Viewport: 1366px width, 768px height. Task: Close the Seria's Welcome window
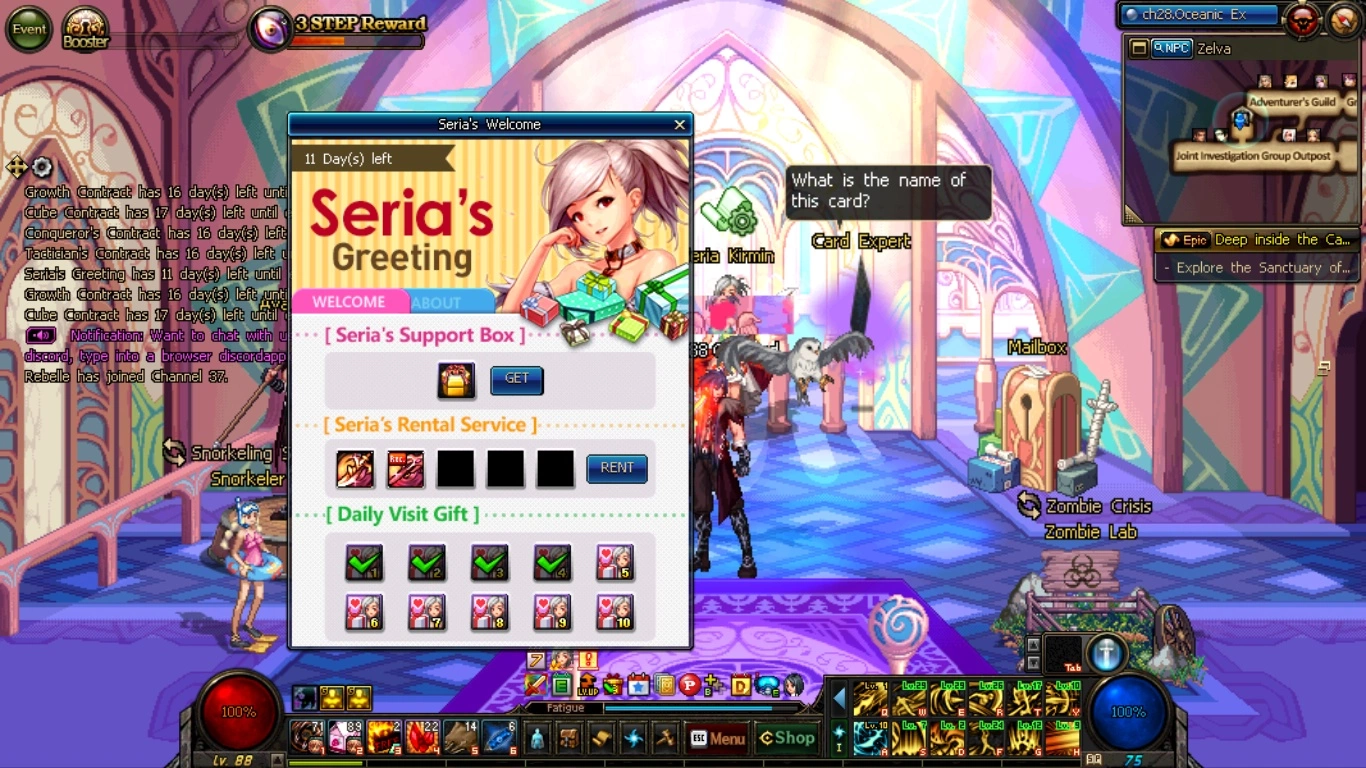680,125
